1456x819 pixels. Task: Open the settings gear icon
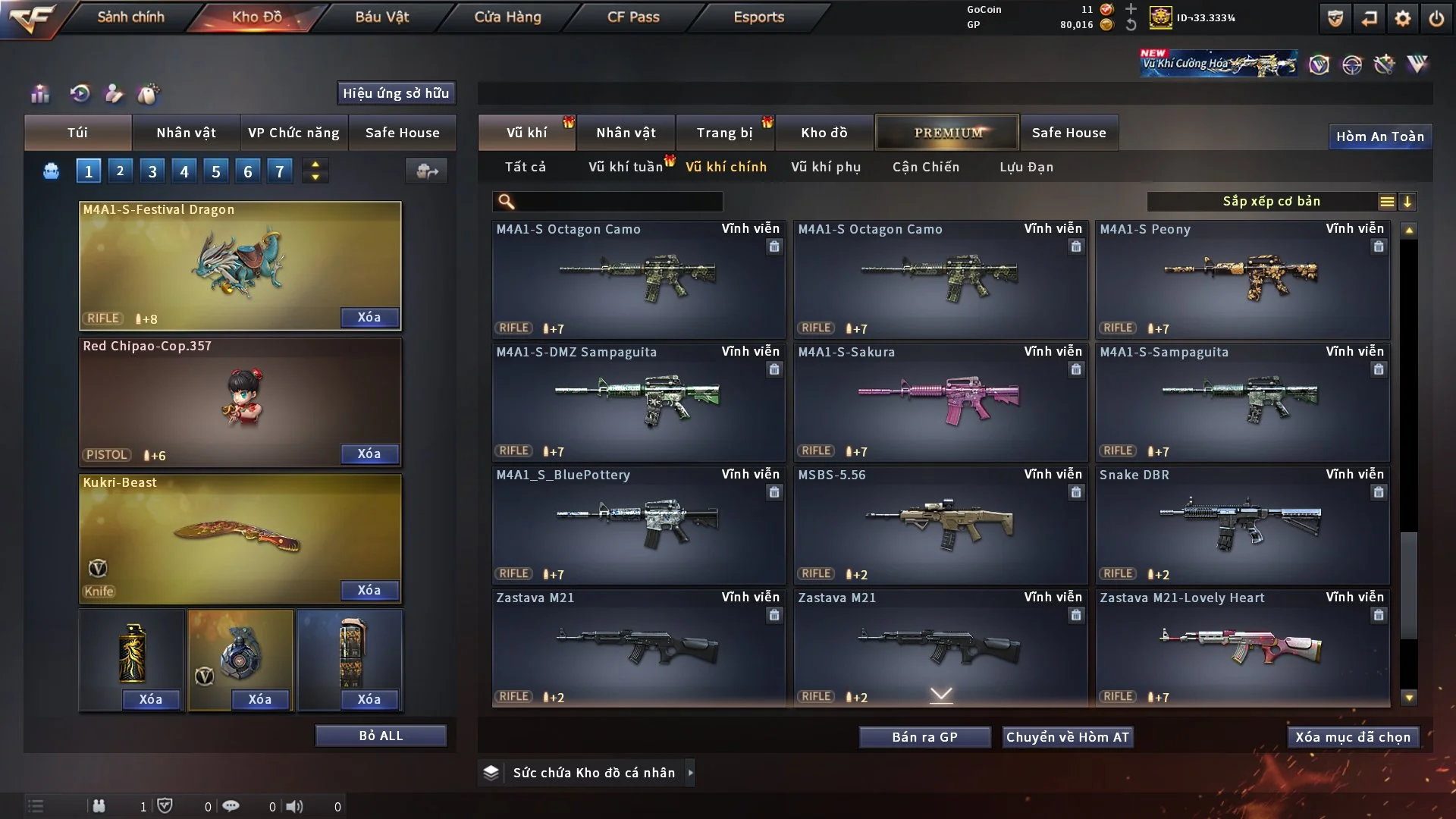[x=1402, y=18]
